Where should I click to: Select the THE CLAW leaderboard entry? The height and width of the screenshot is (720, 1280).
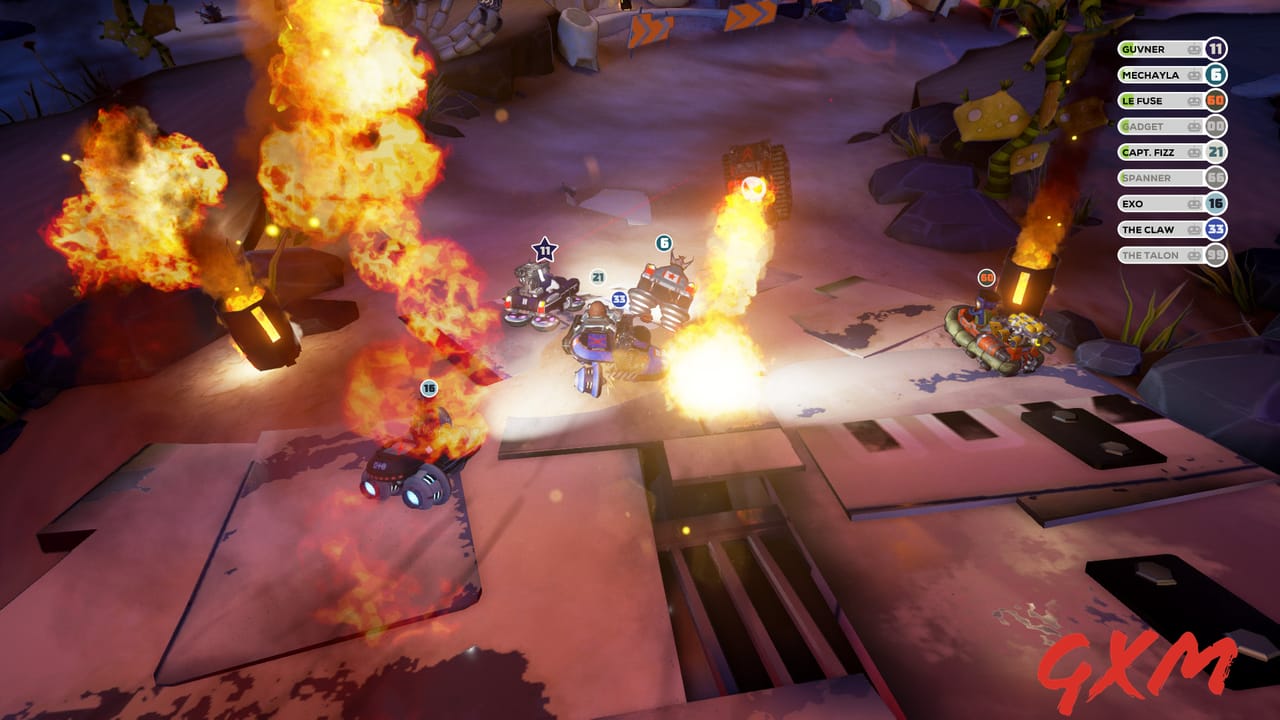(1160, 229)
